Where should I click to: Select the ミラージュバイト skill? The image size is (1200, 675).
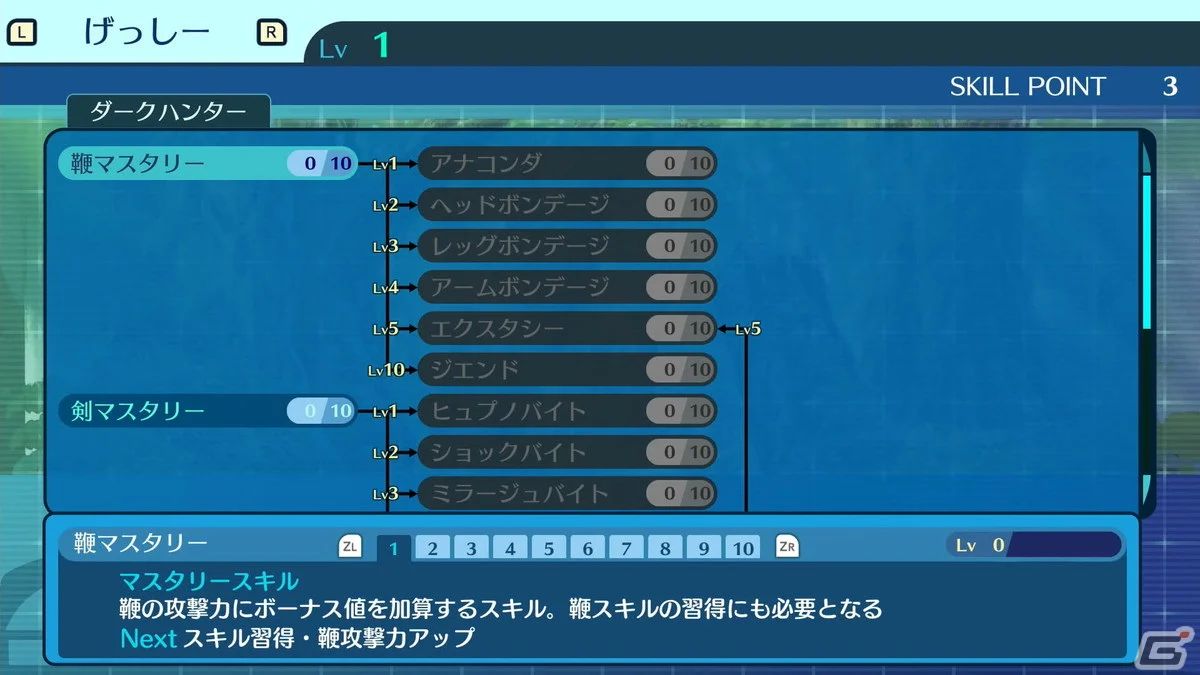pyautogui.click(x=566, y=493)
